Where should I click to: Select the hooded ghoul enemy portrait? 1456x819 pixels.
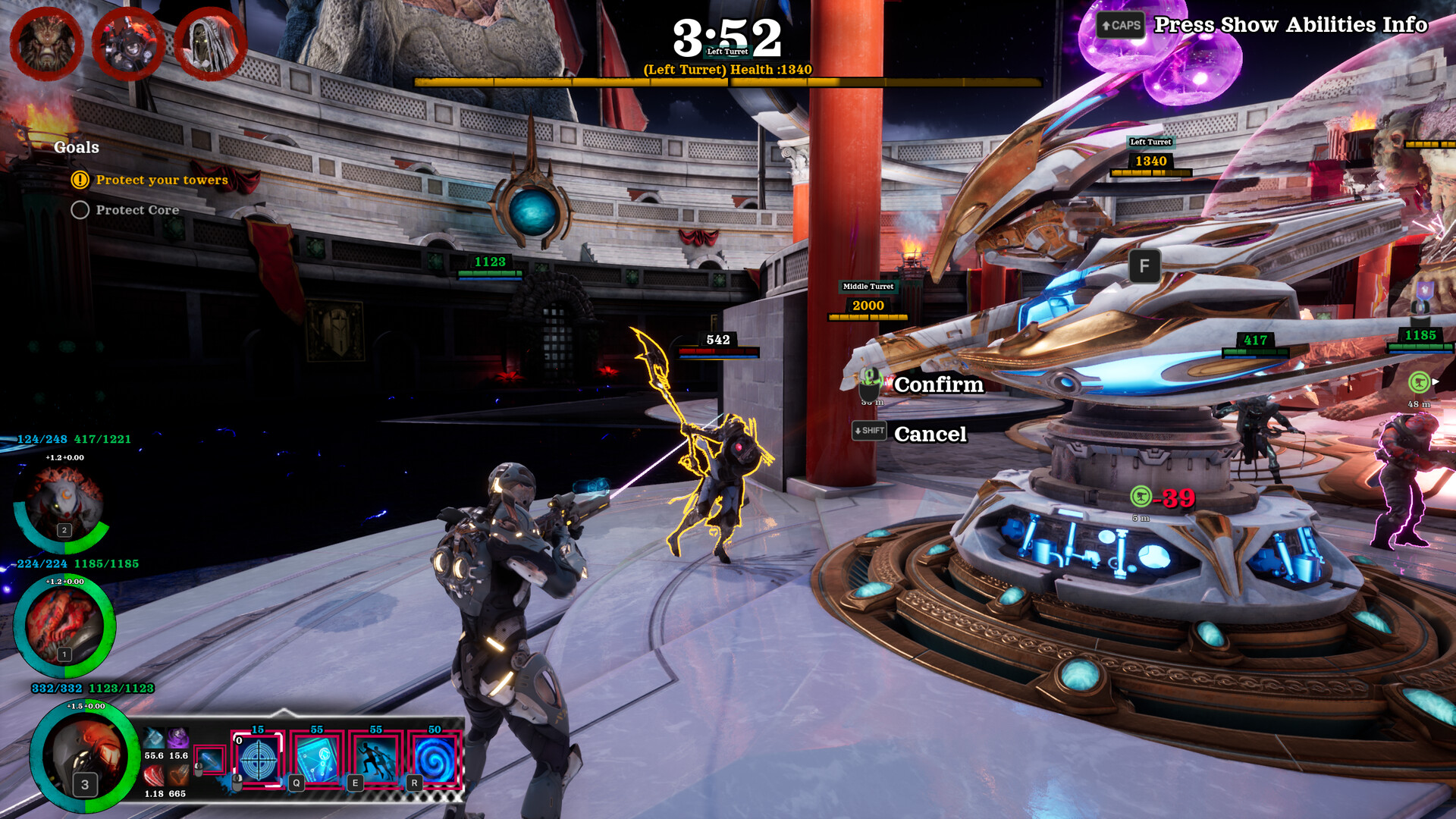(x=210, y=44)
